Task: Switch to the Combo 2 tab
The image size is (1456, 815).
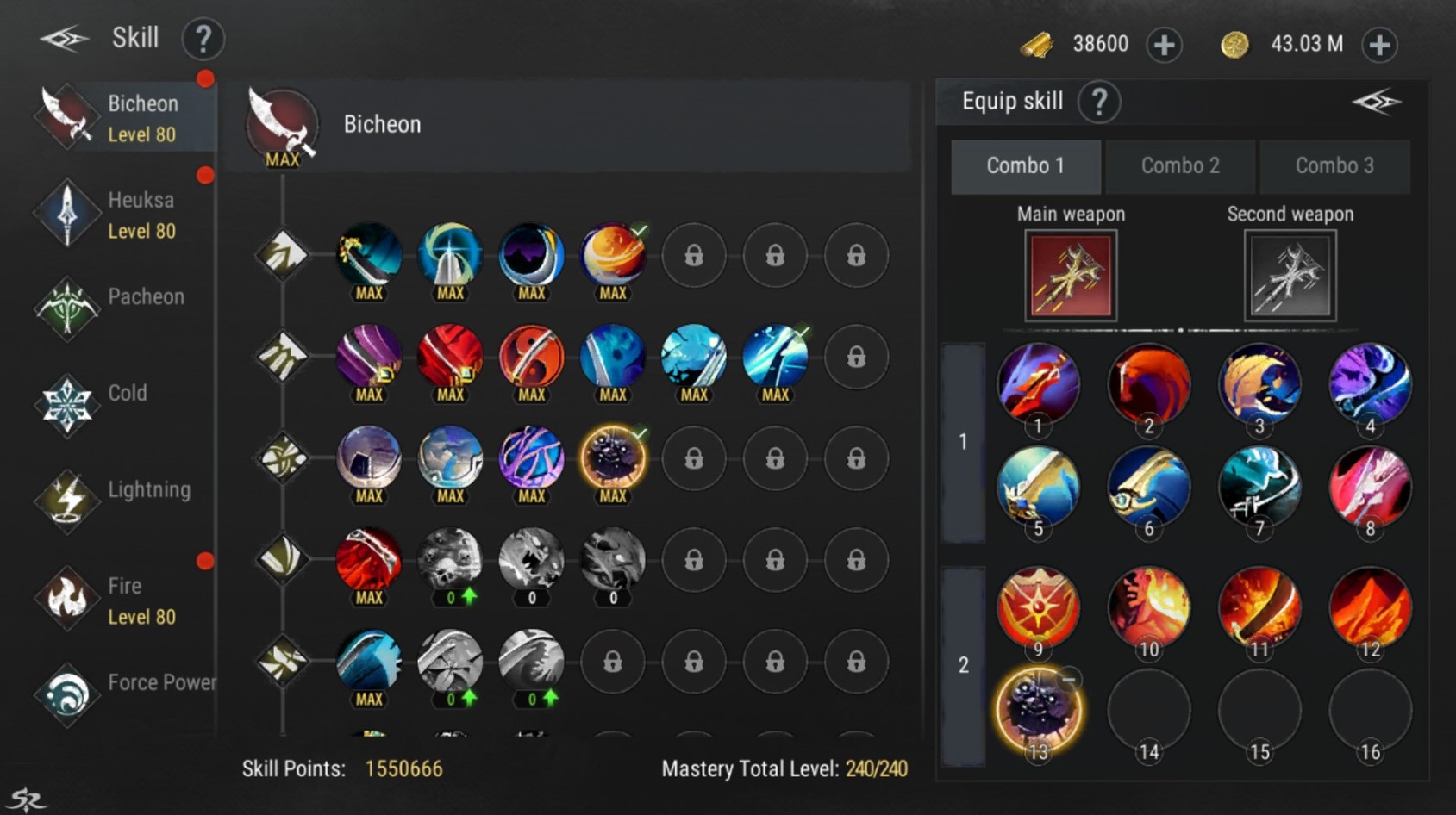Action: pos(1180,165)
